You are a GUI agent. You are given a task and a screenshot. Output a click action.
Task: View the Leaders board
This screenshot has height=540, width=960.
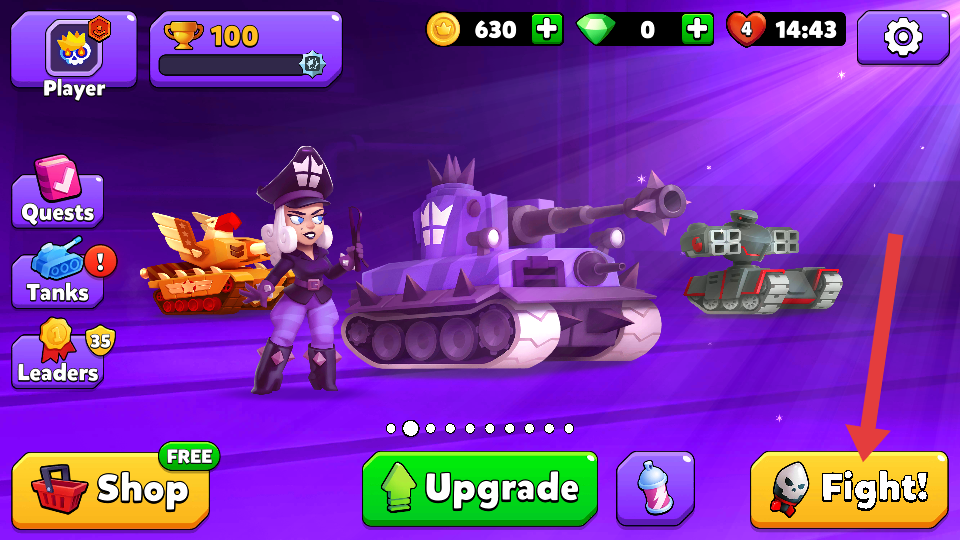tap(58, 359)
